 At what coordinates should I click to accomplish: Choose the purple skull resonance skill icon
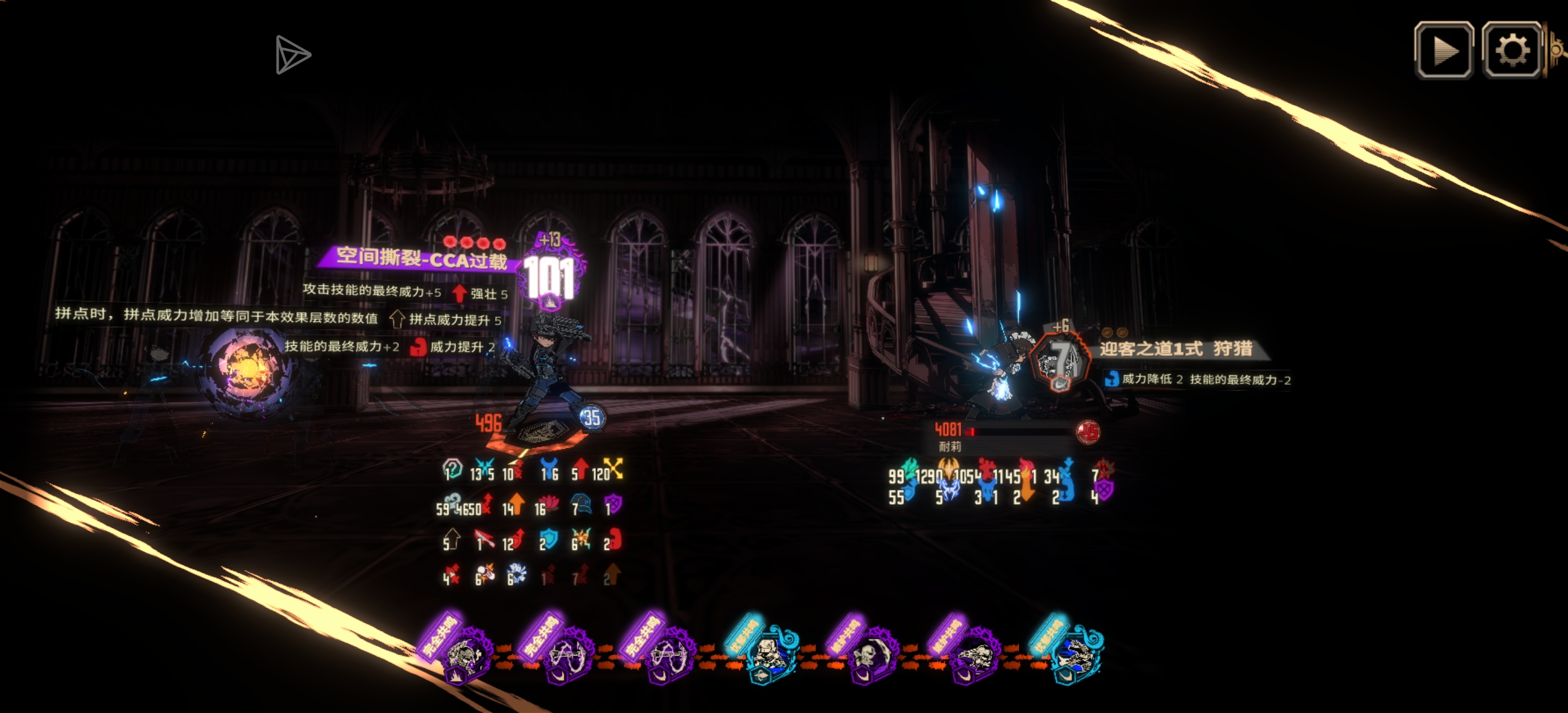[x=867, y=655]
